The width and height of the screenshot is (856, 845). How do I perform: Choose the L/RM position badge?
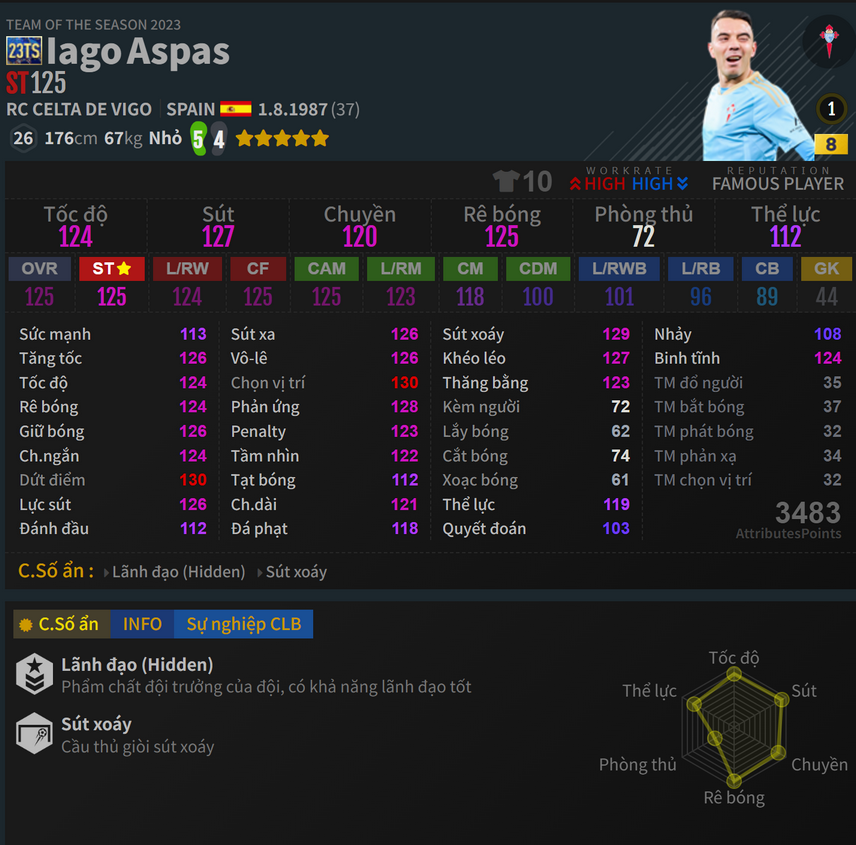400,269
